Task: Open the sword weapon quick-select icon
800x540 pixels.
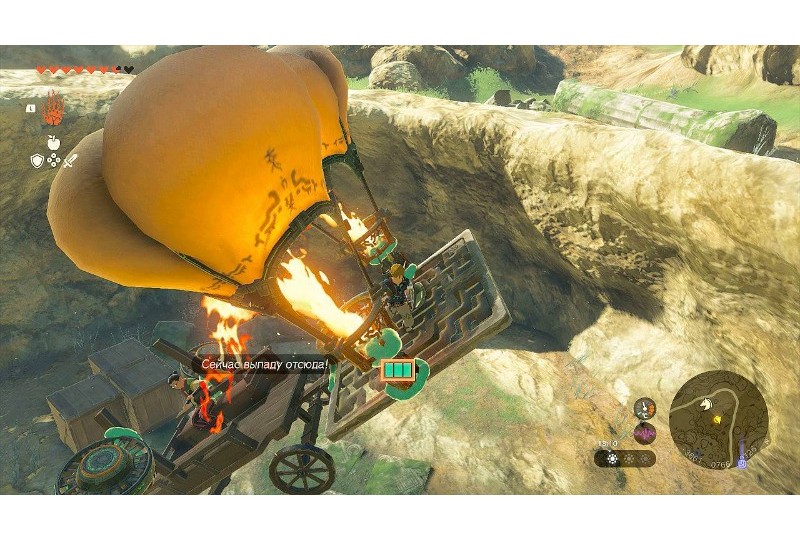Action: pos(70,160)
